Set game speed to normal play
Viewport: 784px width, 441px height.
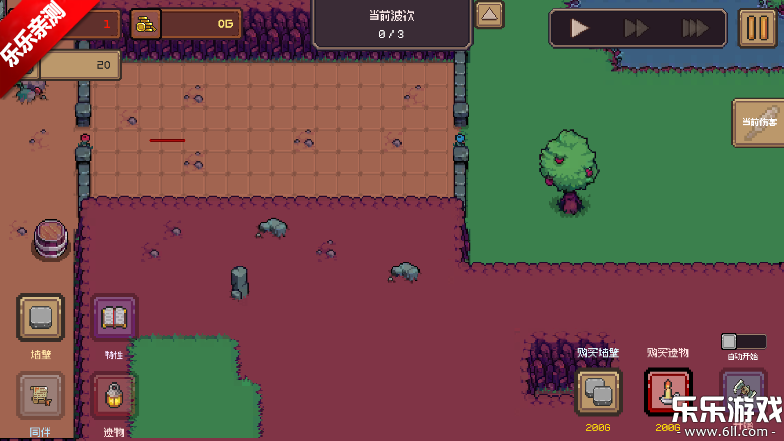[x=580, y=29]
